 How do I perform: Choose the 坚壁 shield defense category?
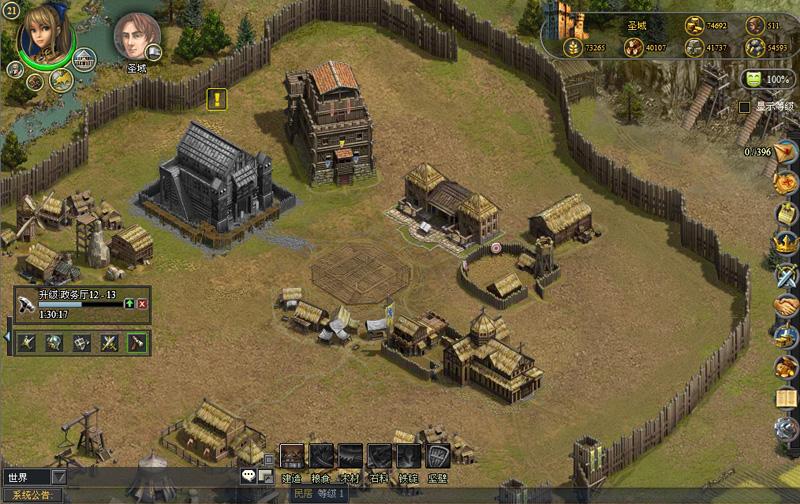coord(437,457)
